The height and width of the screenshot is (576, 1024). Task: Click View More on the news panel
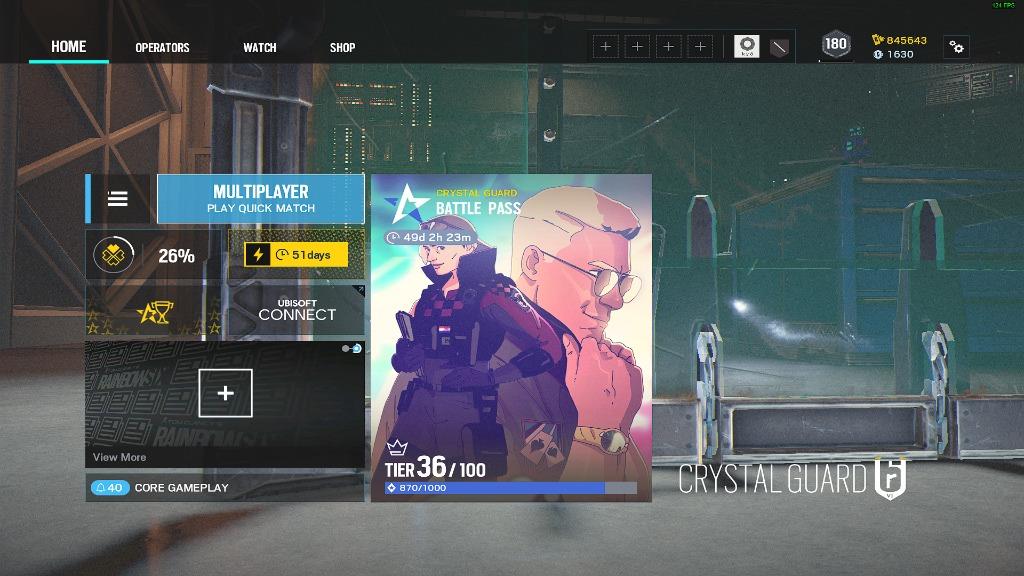point(119,457)
